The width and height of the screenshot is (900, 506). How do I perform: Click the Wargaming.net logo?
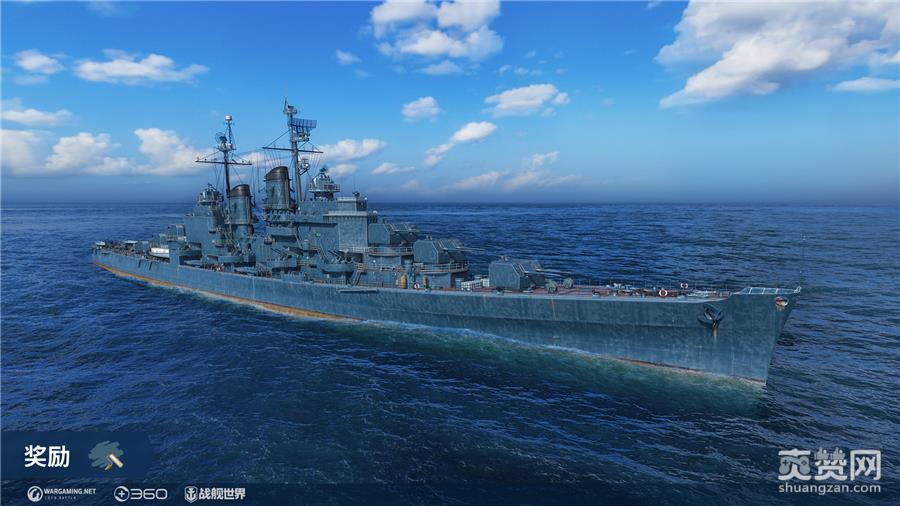[x=63, y=493]
